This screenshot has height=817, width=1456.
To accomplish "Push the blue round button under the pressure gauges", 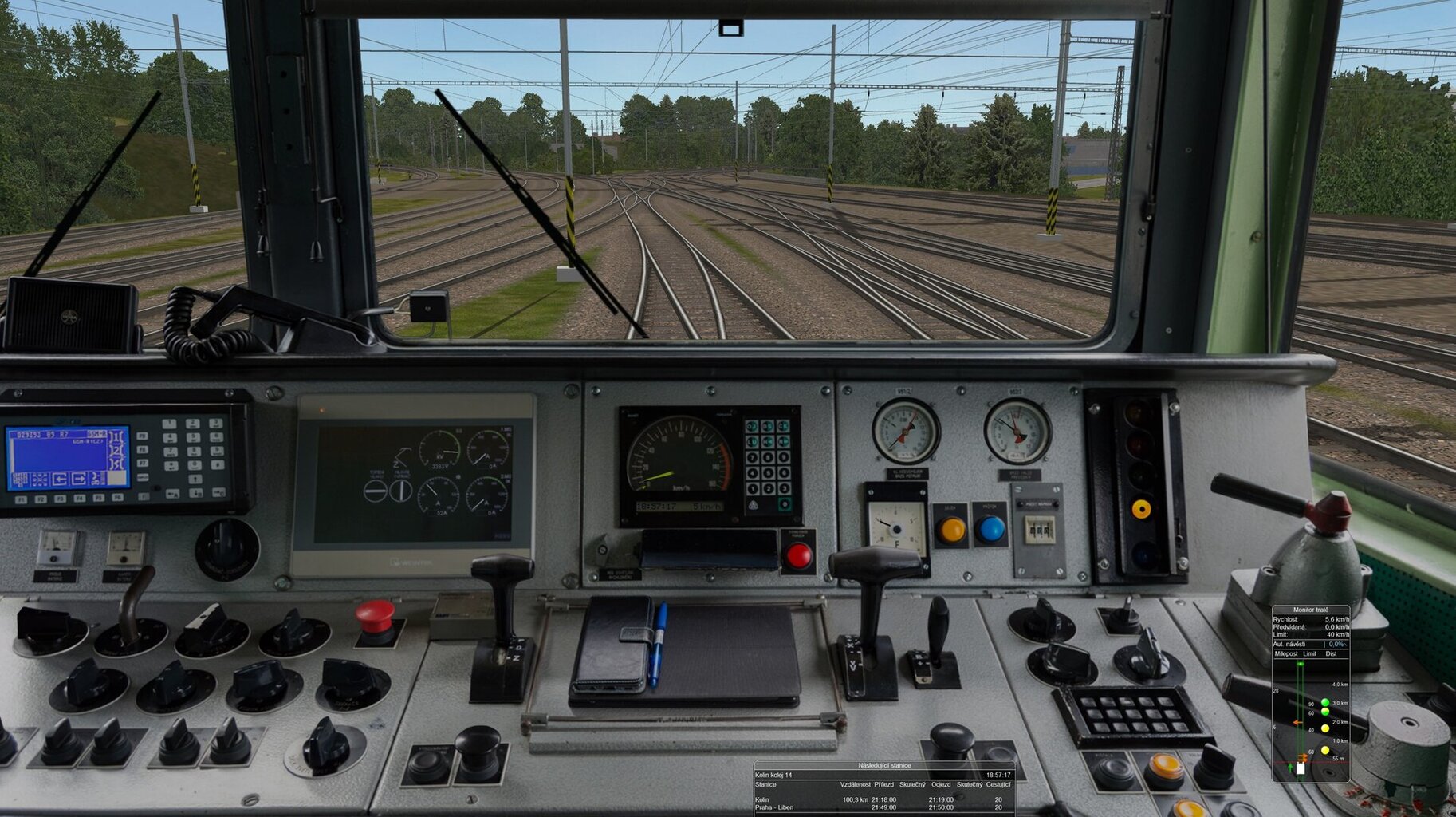I will [x=990, y=529].
